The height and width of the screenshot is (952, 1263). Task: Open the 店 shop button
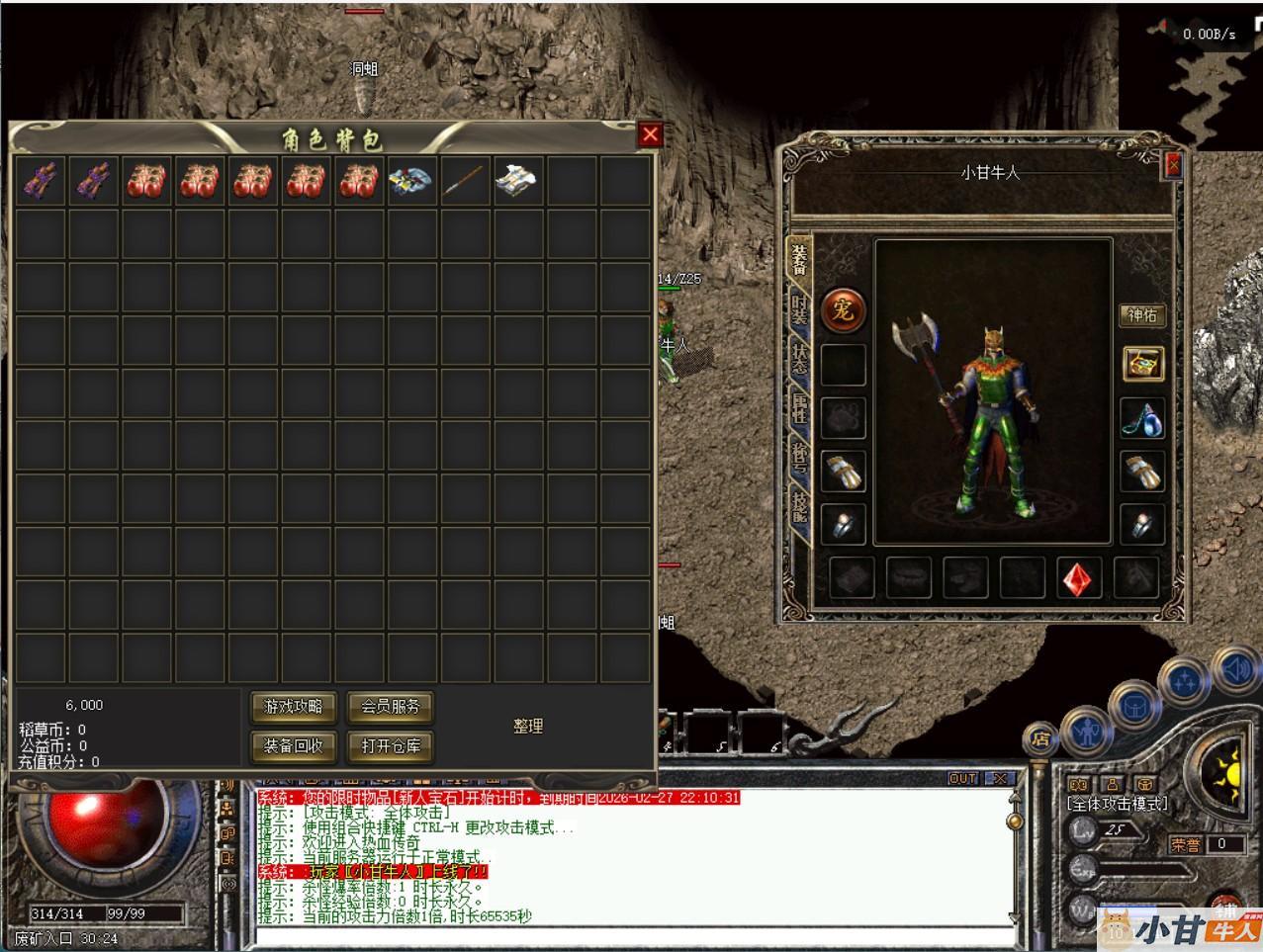click(1040, 737)
